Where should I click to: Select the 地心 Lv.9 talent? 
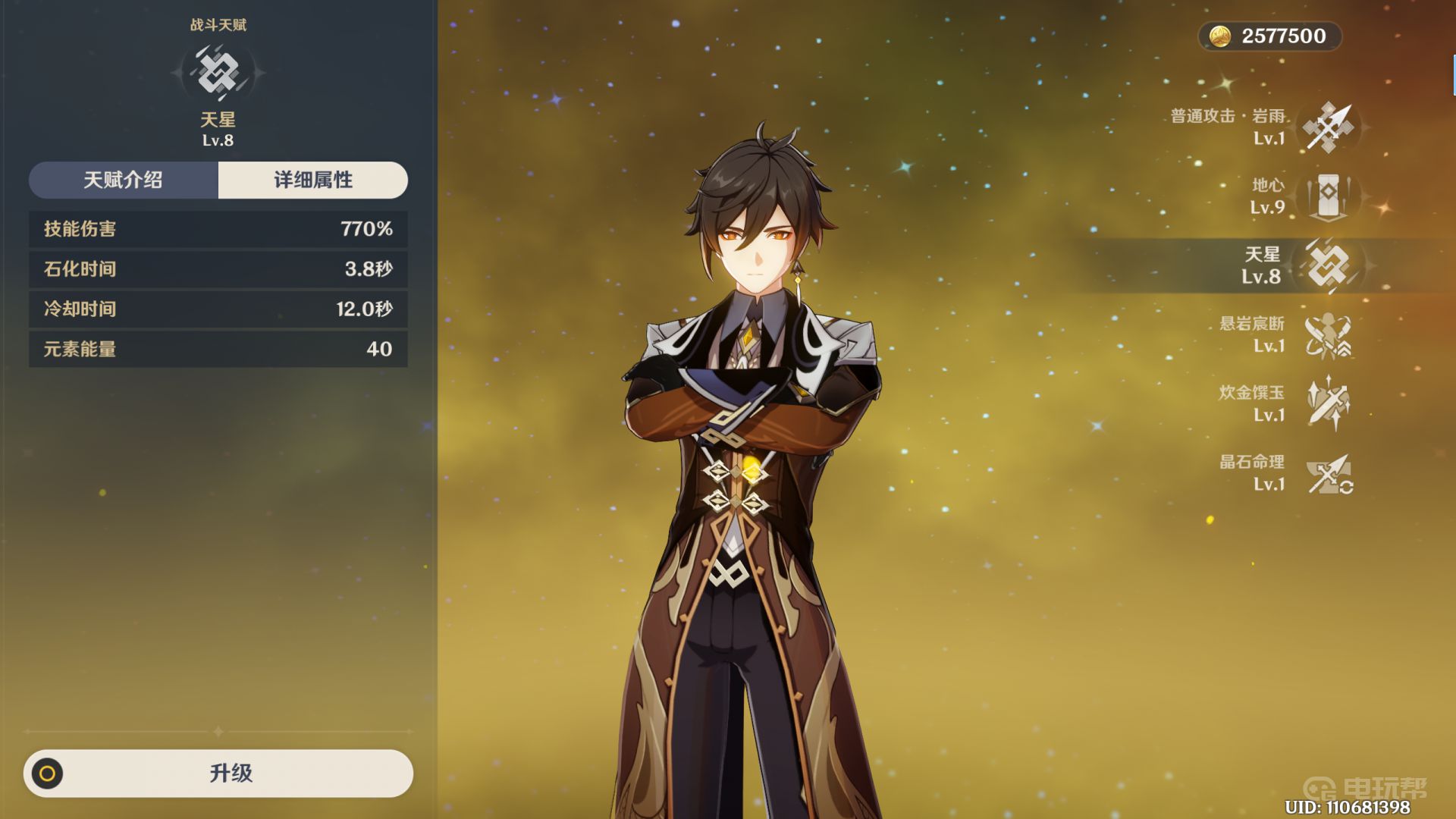(1328, 196)
